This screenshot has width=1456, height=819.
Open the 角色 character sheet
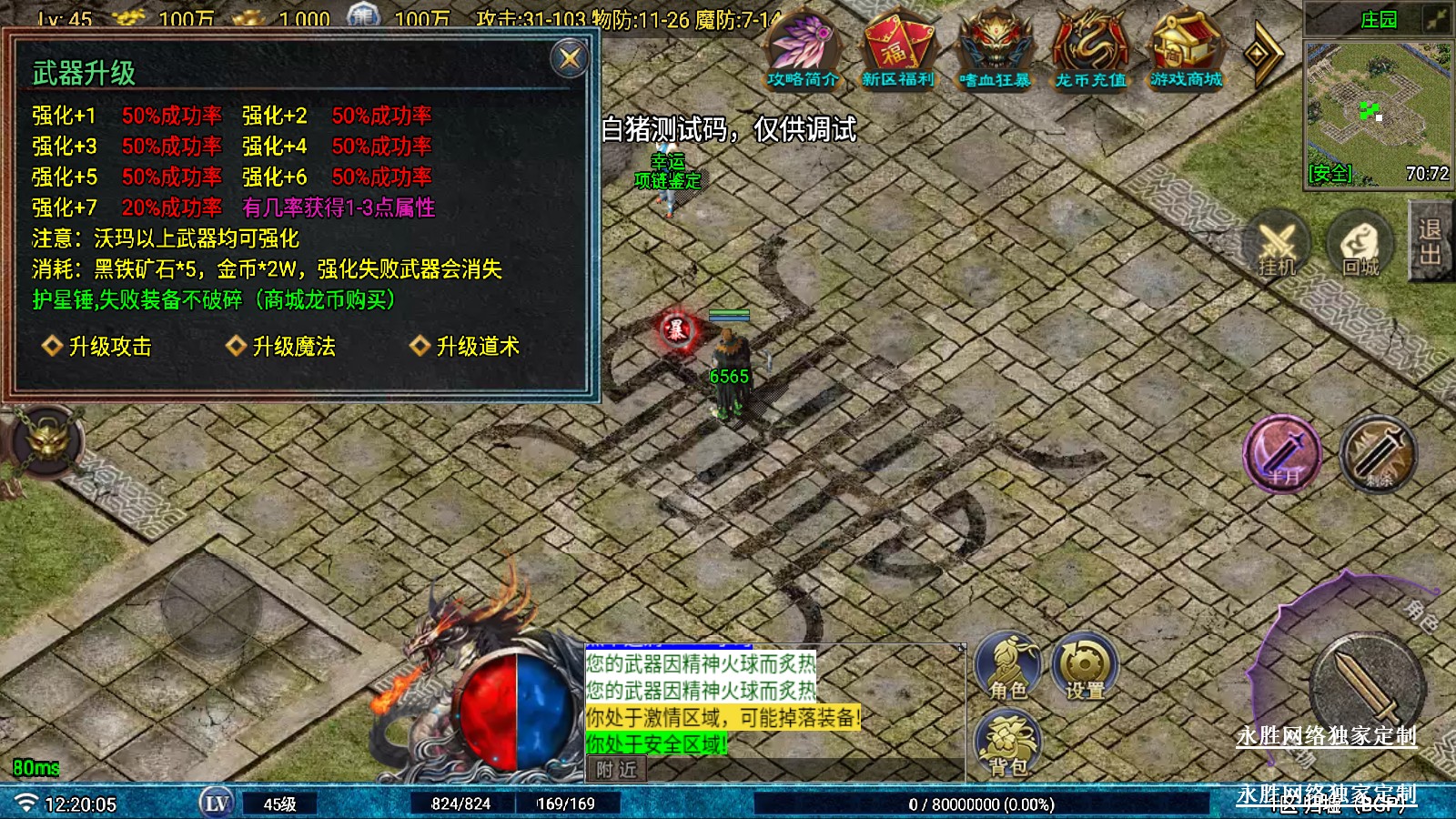click(x=1007, y=669)
